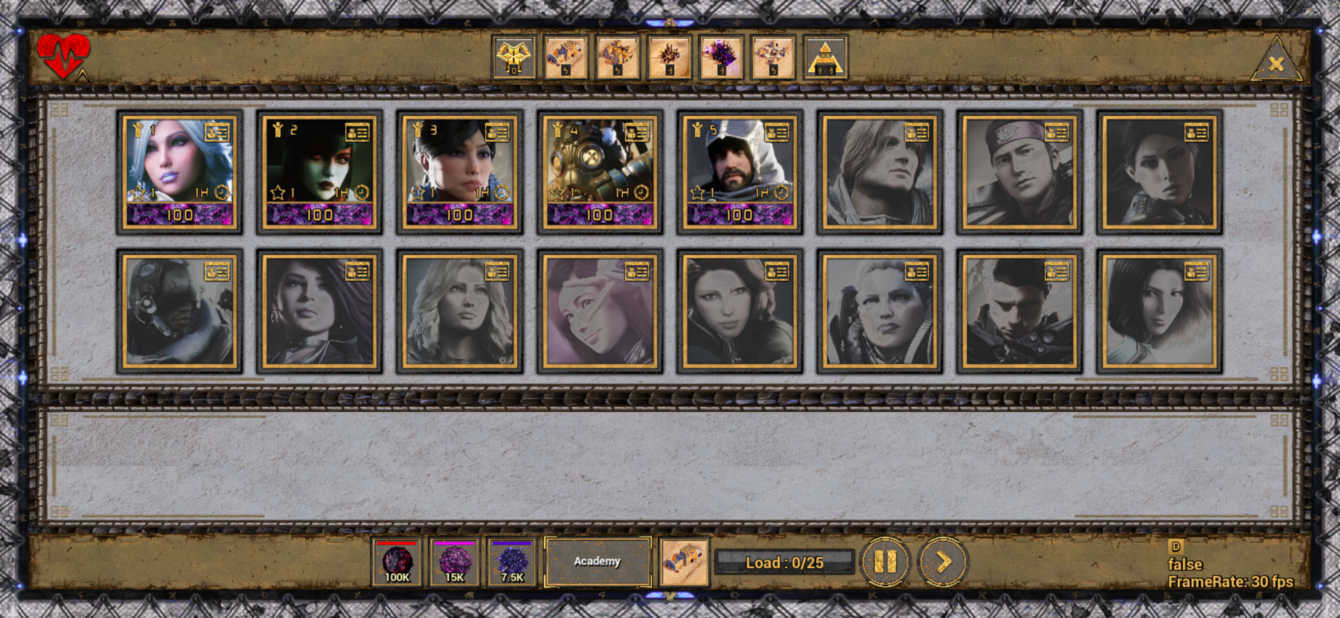
Task: Choose the greyed-out gas mask character
Action: tap(179, 312)
